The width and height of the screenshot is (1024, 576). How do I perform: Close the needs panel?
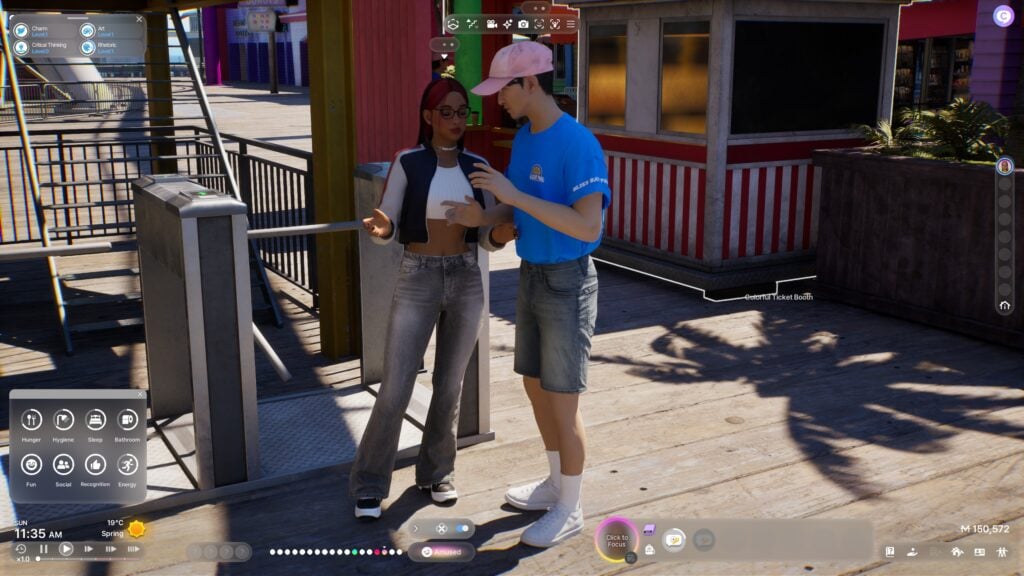pos(140,394)
